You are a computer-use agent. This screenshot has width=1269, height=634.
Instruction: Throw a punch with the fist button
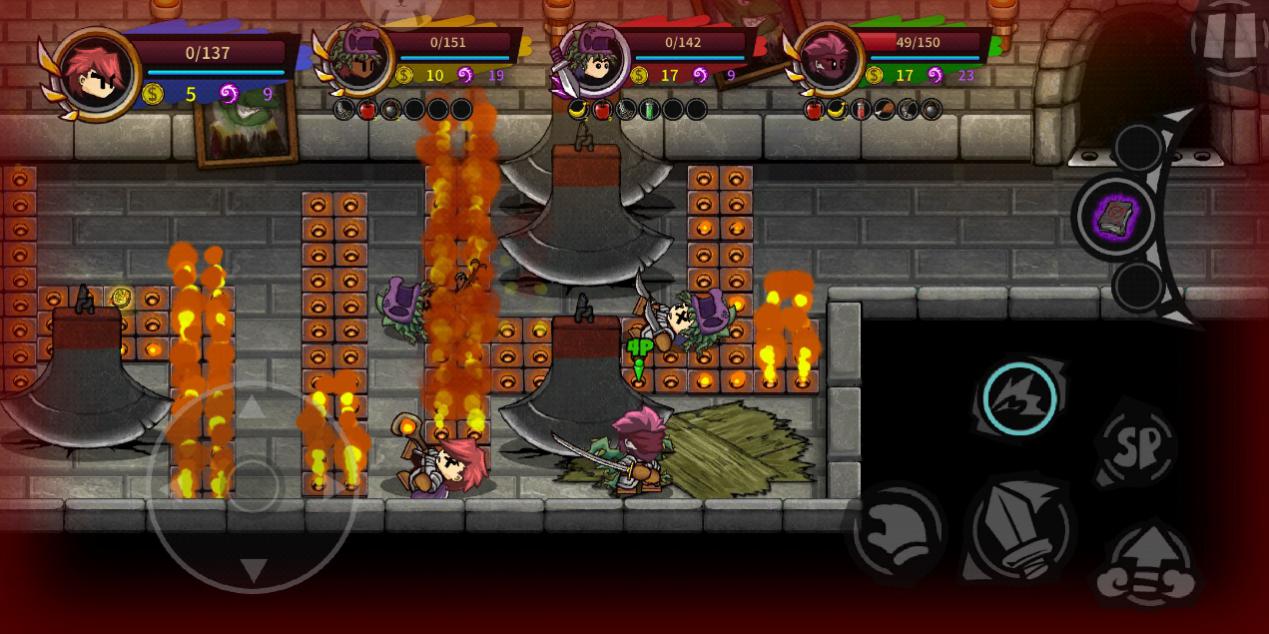coord(896,531)
